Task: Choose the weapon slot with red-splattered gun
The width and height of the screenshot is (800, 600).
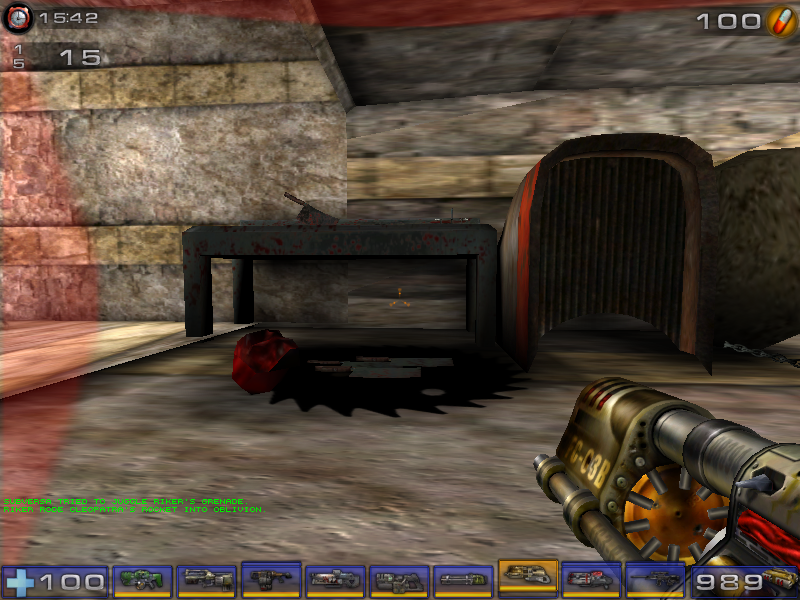Action: click(x=335, y=579)
